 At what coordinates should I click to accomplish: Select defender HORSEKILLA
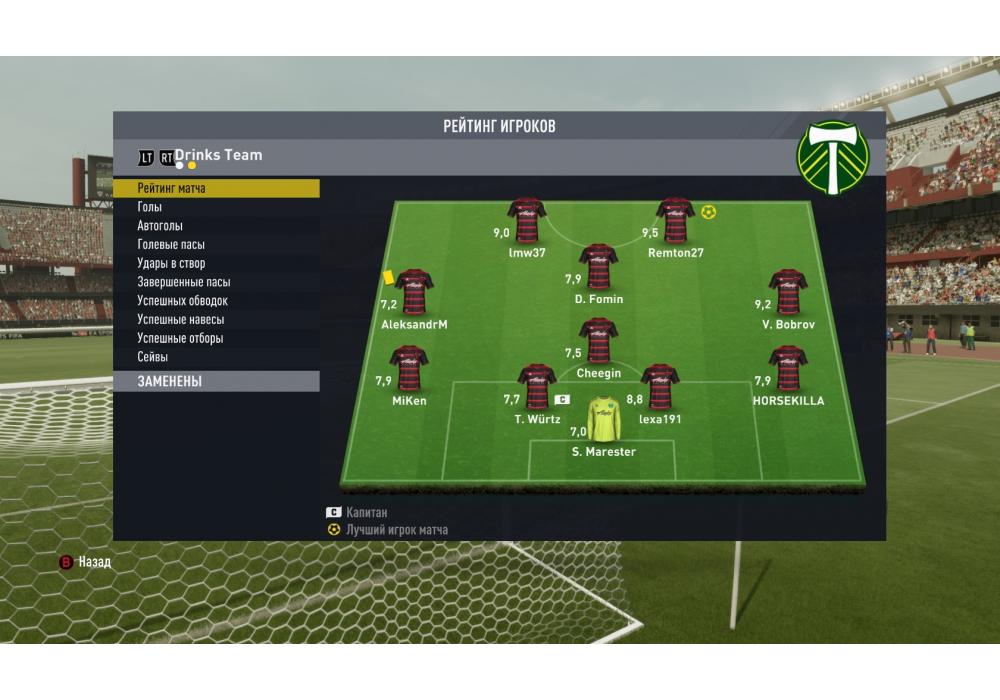click(788, 368)
